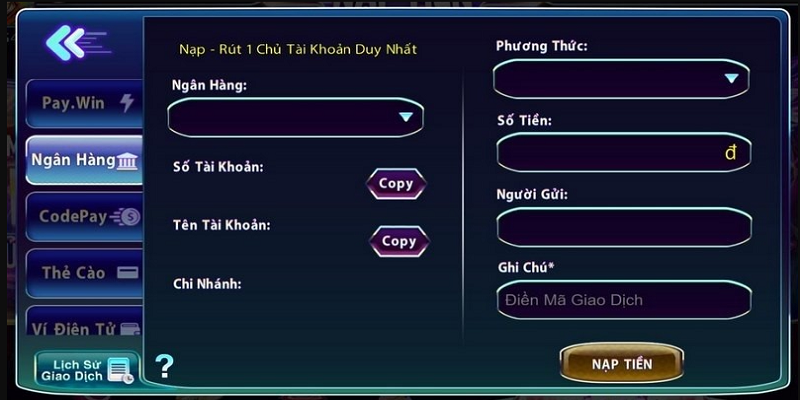Switch to the Ví Điện Tử tab
Viewport: 800px width, 400px height.
tap(85, 326)
